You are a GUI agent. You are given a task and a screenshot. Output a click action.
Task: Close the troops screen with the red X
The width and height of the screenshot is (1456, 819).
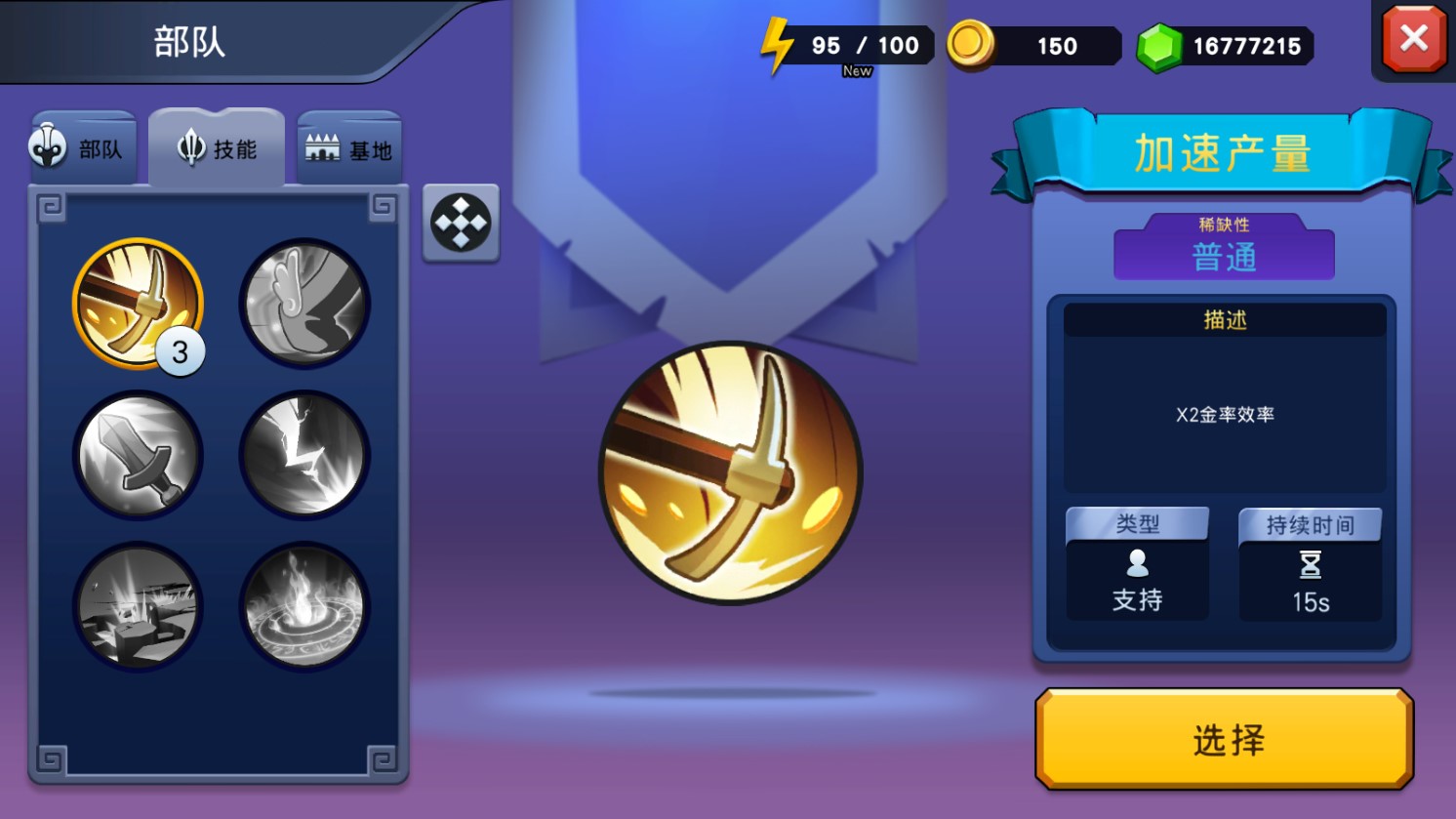(1413, 39)
